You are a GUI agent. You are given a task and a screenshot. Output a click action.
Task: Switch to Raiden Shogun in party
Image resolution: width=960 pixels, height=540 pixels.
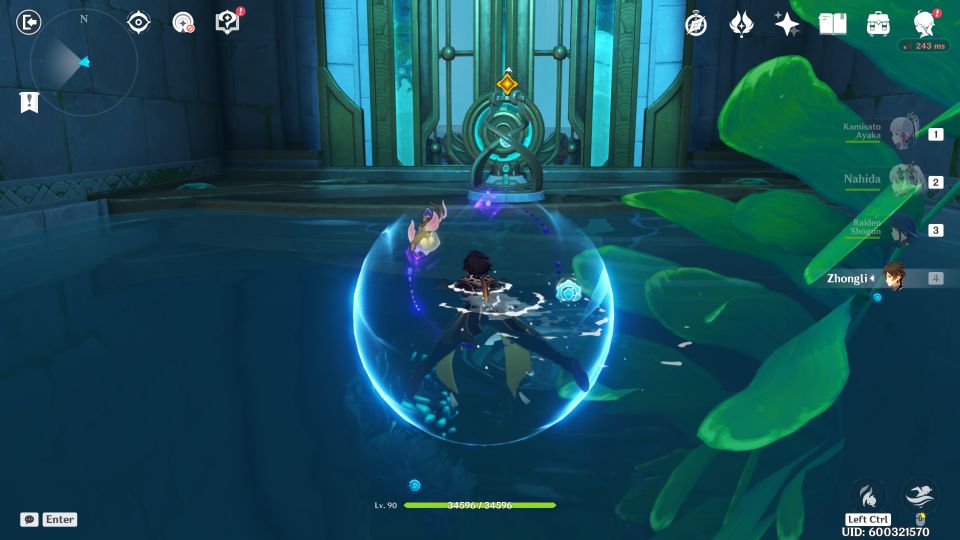click(x=905, y=229)
